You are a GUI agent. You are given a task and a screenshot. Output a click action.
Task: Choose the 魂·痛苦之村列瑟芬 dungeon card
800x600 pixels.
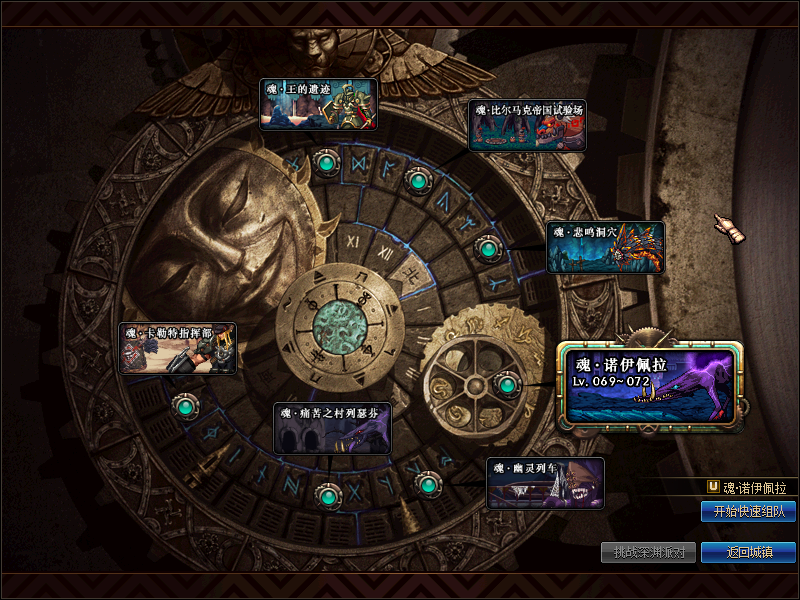[x=332, y=428]
